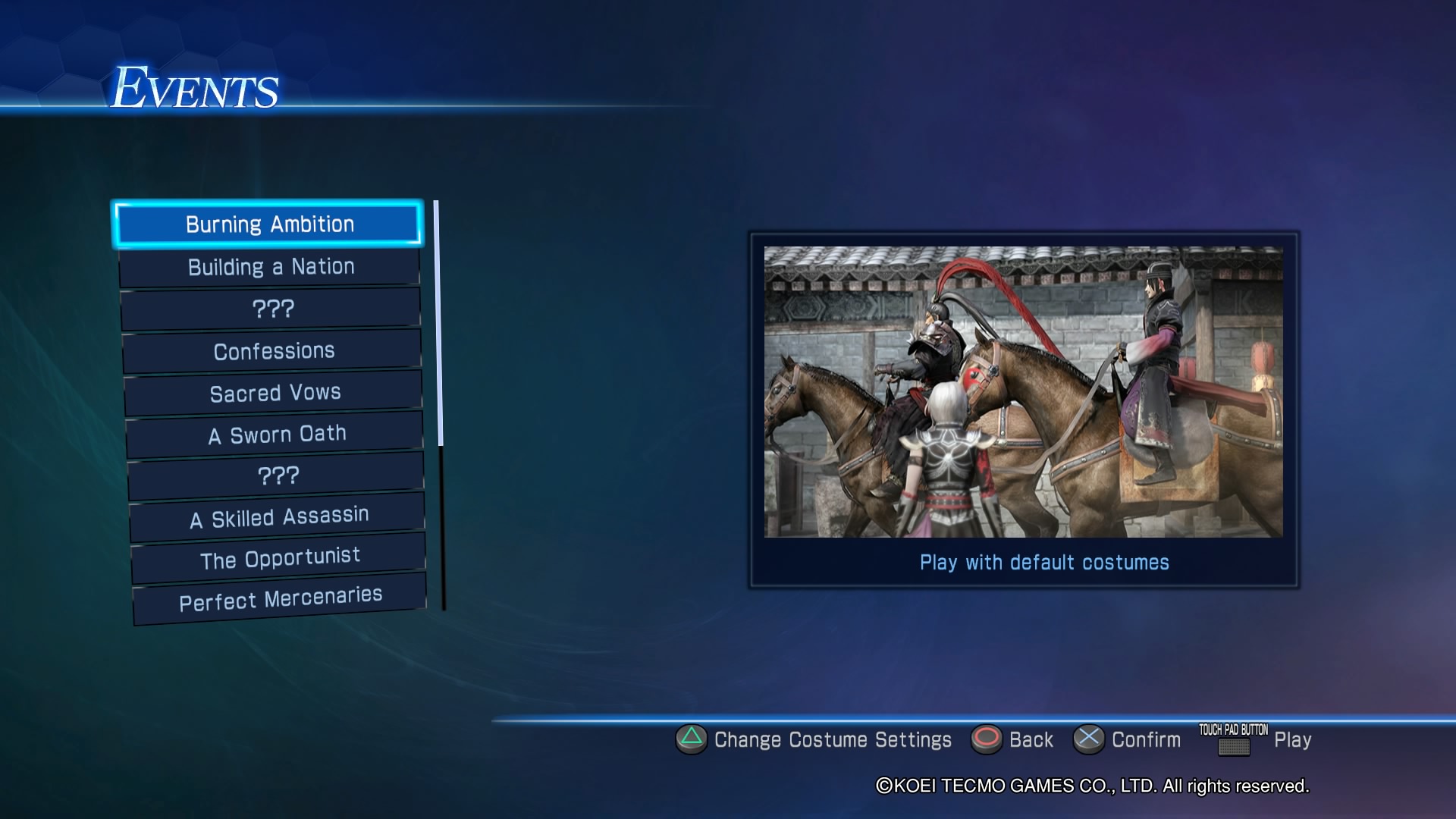The image size is (1456, 819).
Task: Open the Confessions event entry
Action: pos(273,351)
